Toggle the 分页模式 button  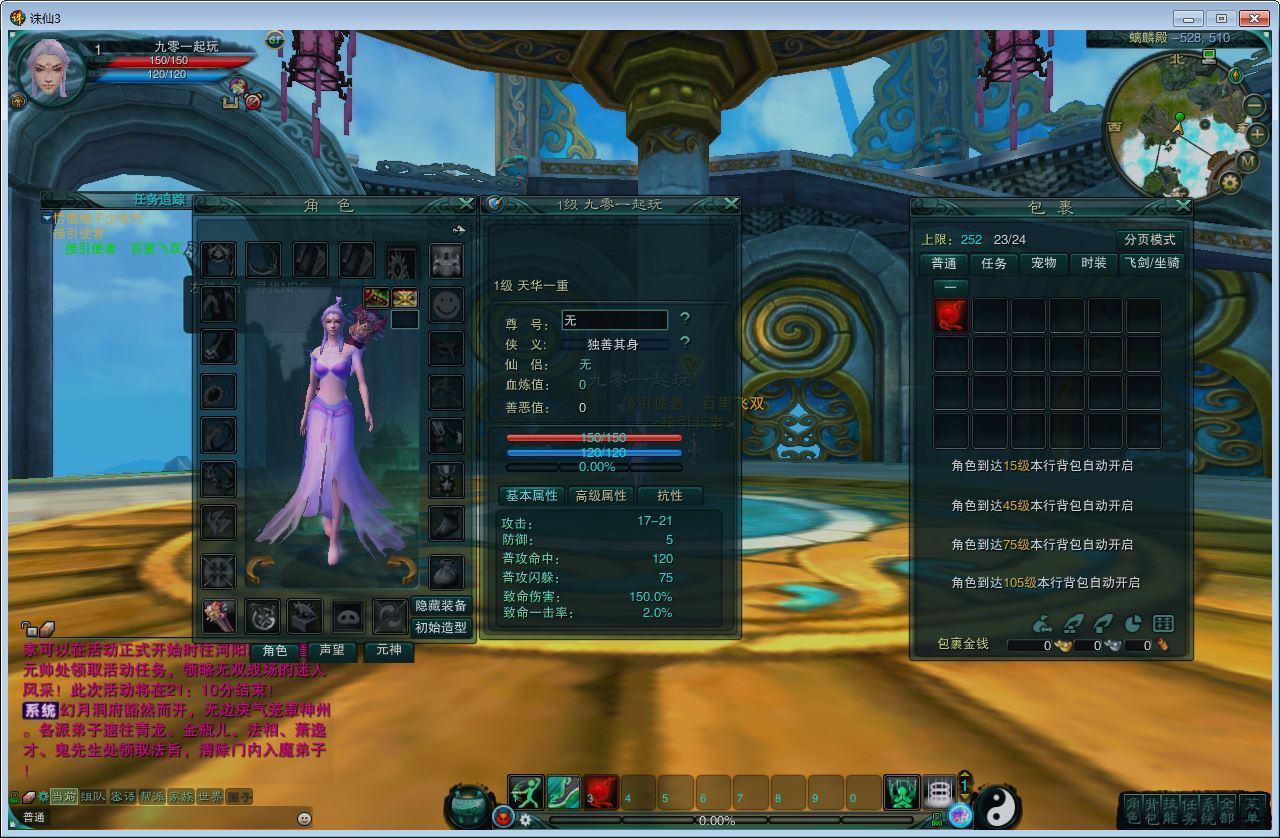coord(1149,240)
